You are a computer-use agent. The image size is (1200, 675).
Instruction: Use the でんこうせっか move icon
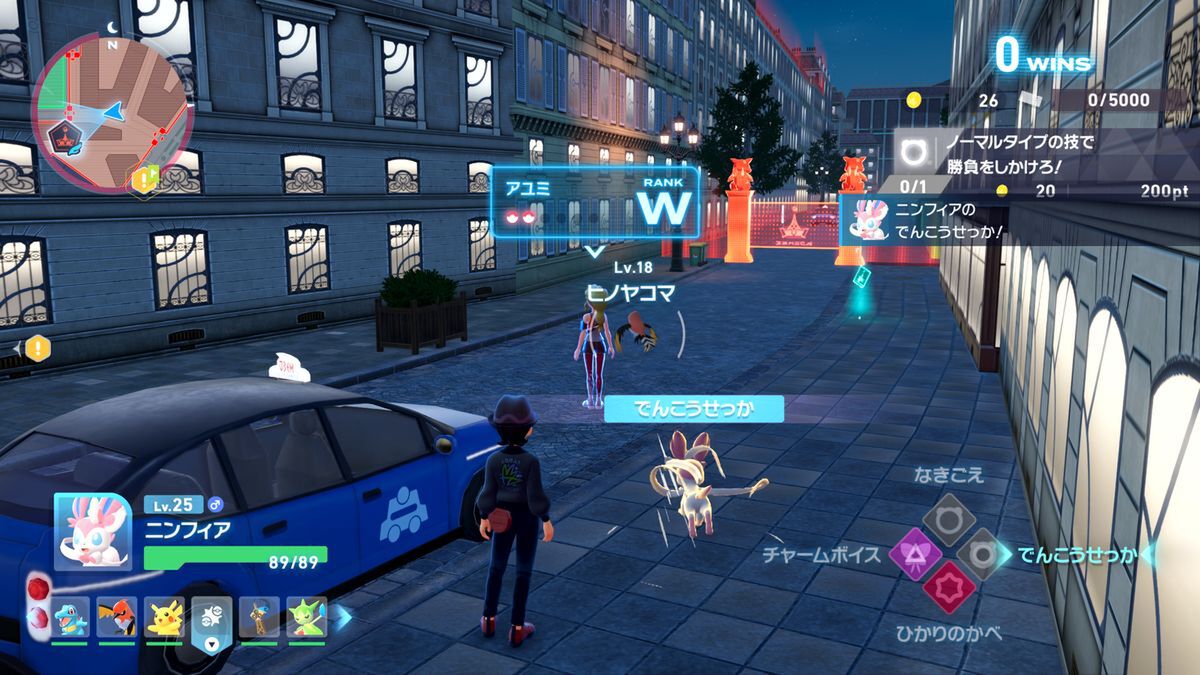point(984,554)
